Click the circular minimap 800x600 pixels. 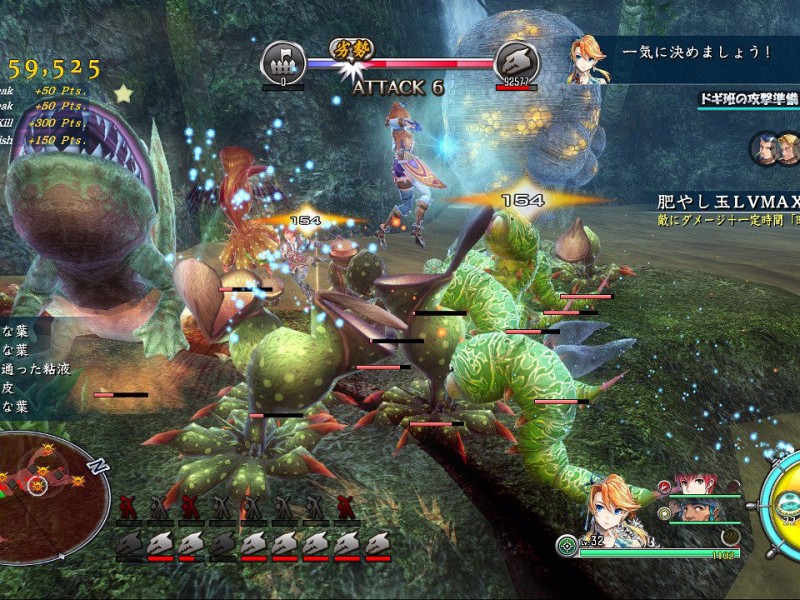pos(50,480)
